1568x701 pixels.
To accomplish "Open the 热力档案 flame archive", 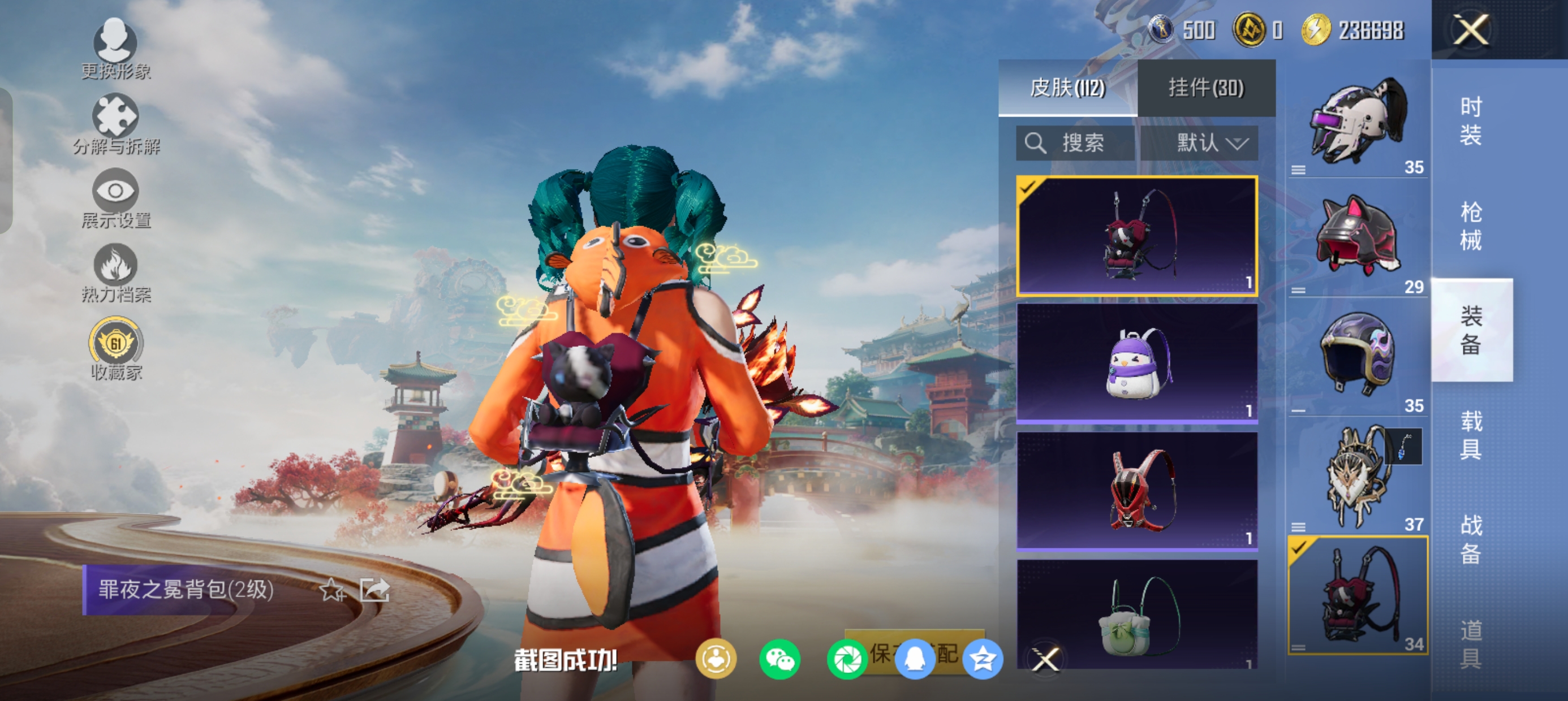I will pos(115,273).
